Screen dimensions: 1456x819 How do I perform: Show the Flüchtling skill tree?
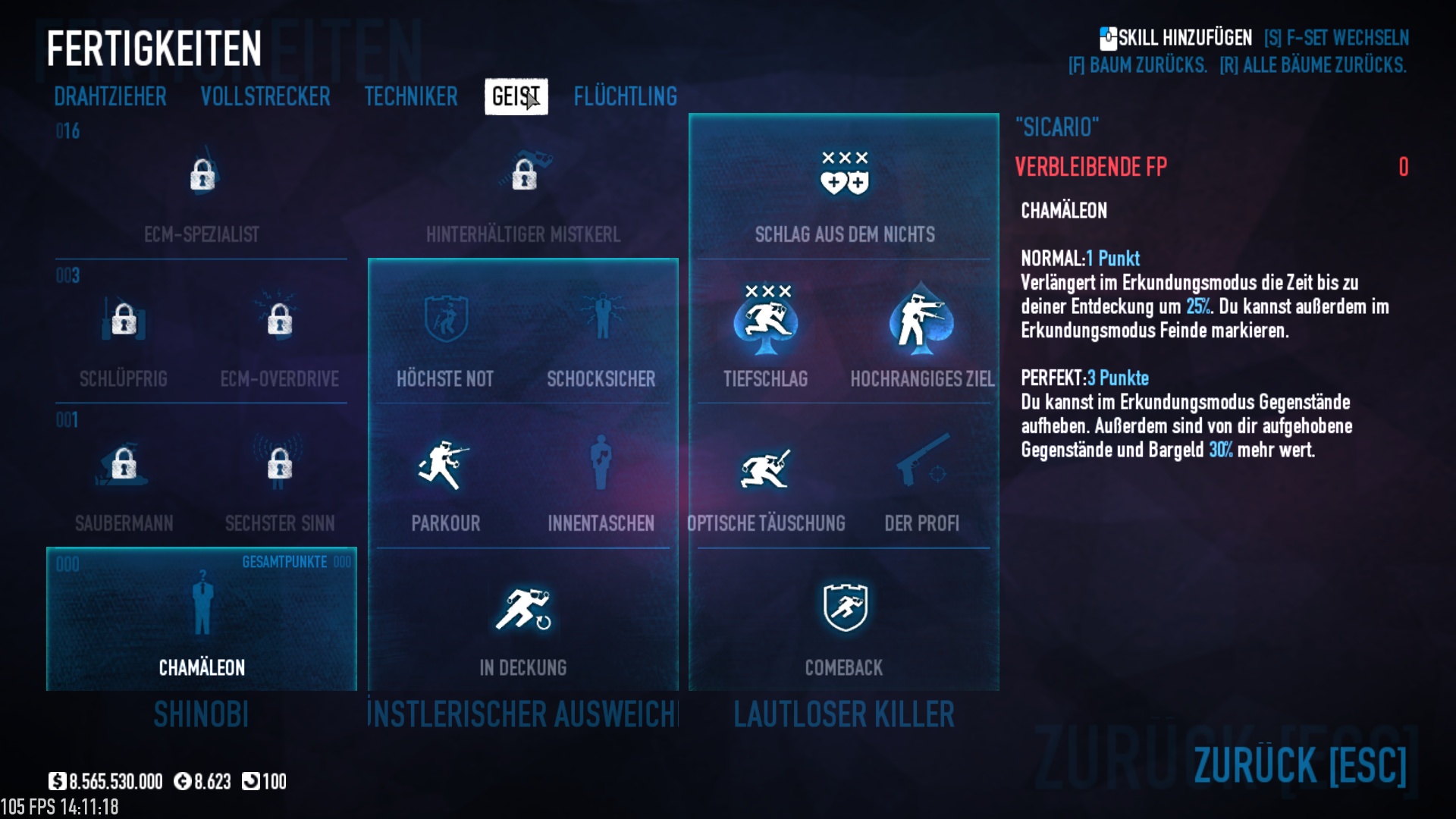point(625,96)
